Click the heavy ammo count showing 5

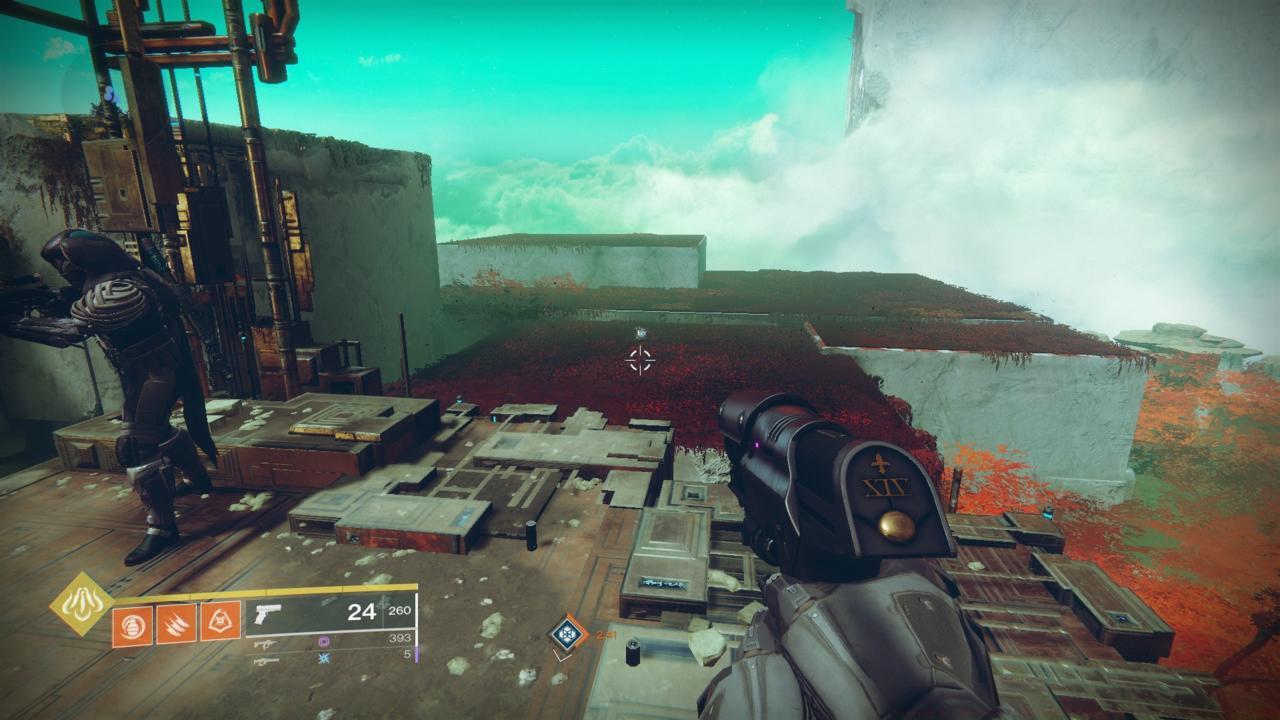(x=409, y=652)
